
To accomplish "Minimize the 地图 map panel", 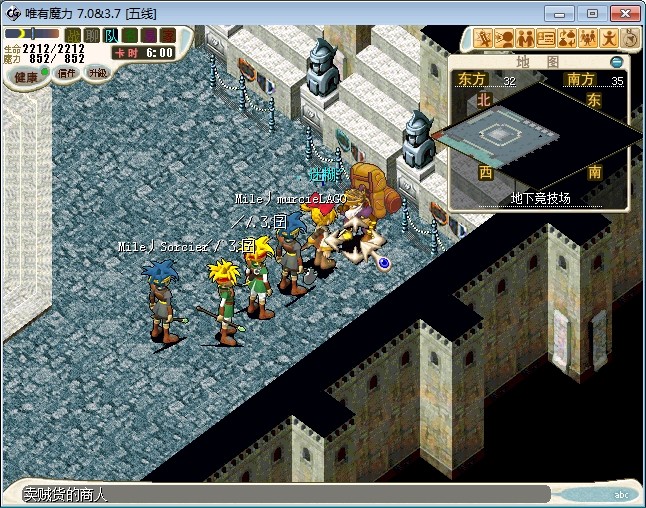I will click(616, 62).
